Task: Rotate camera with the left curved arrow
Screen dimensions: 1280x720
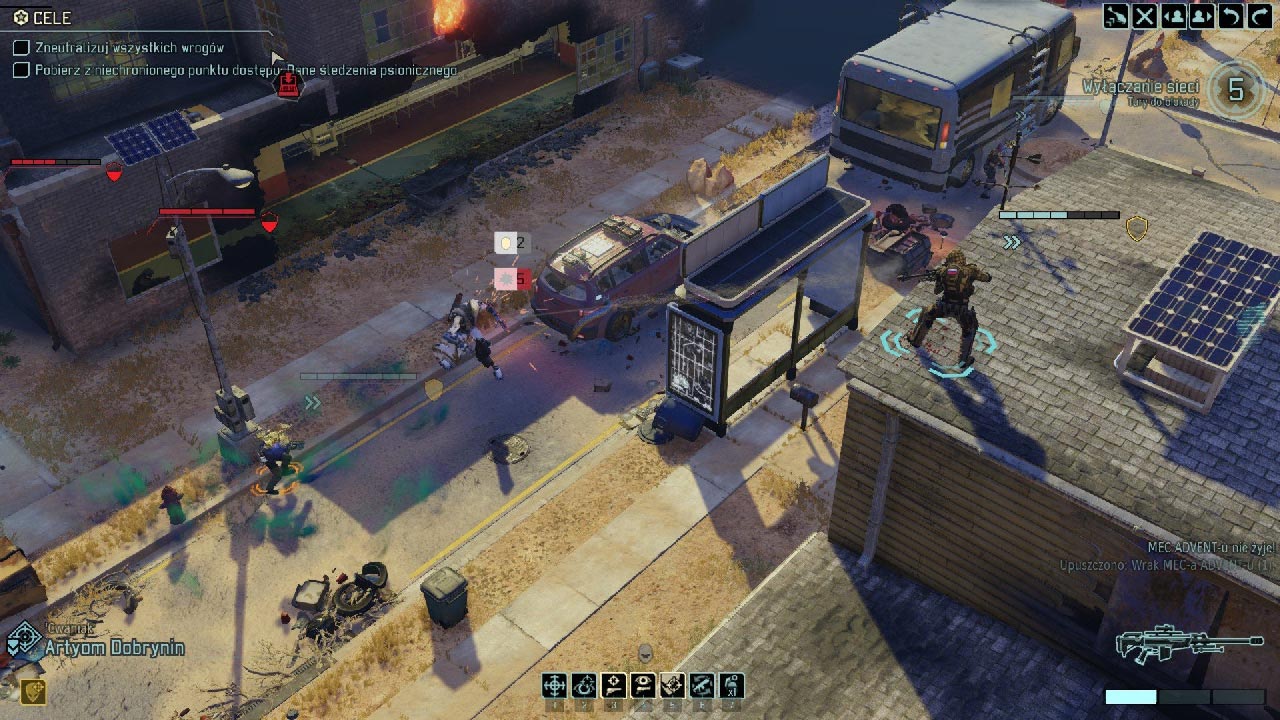Action: 1233,15
